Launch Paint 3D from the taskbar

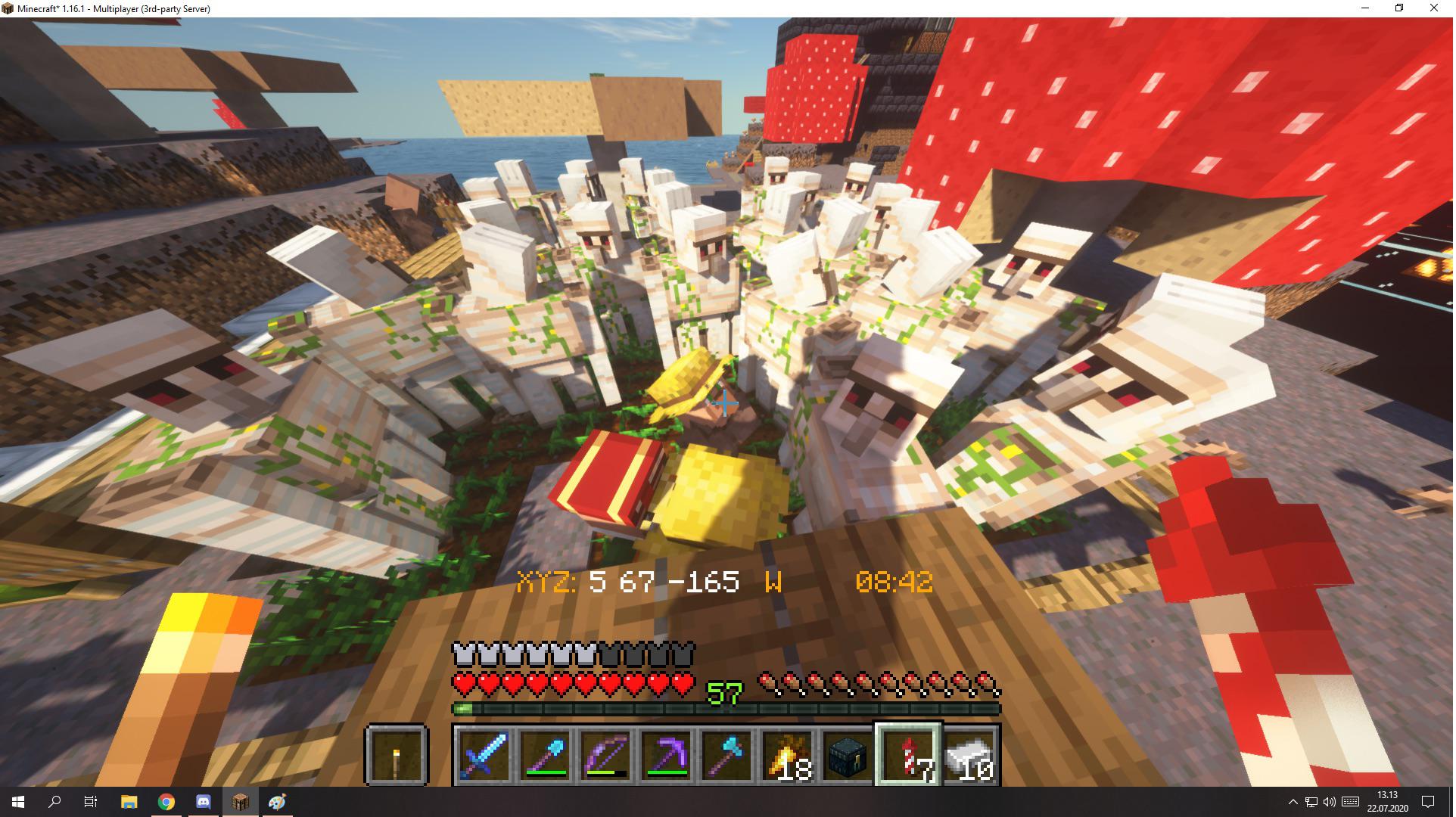(x=275, y=803)
